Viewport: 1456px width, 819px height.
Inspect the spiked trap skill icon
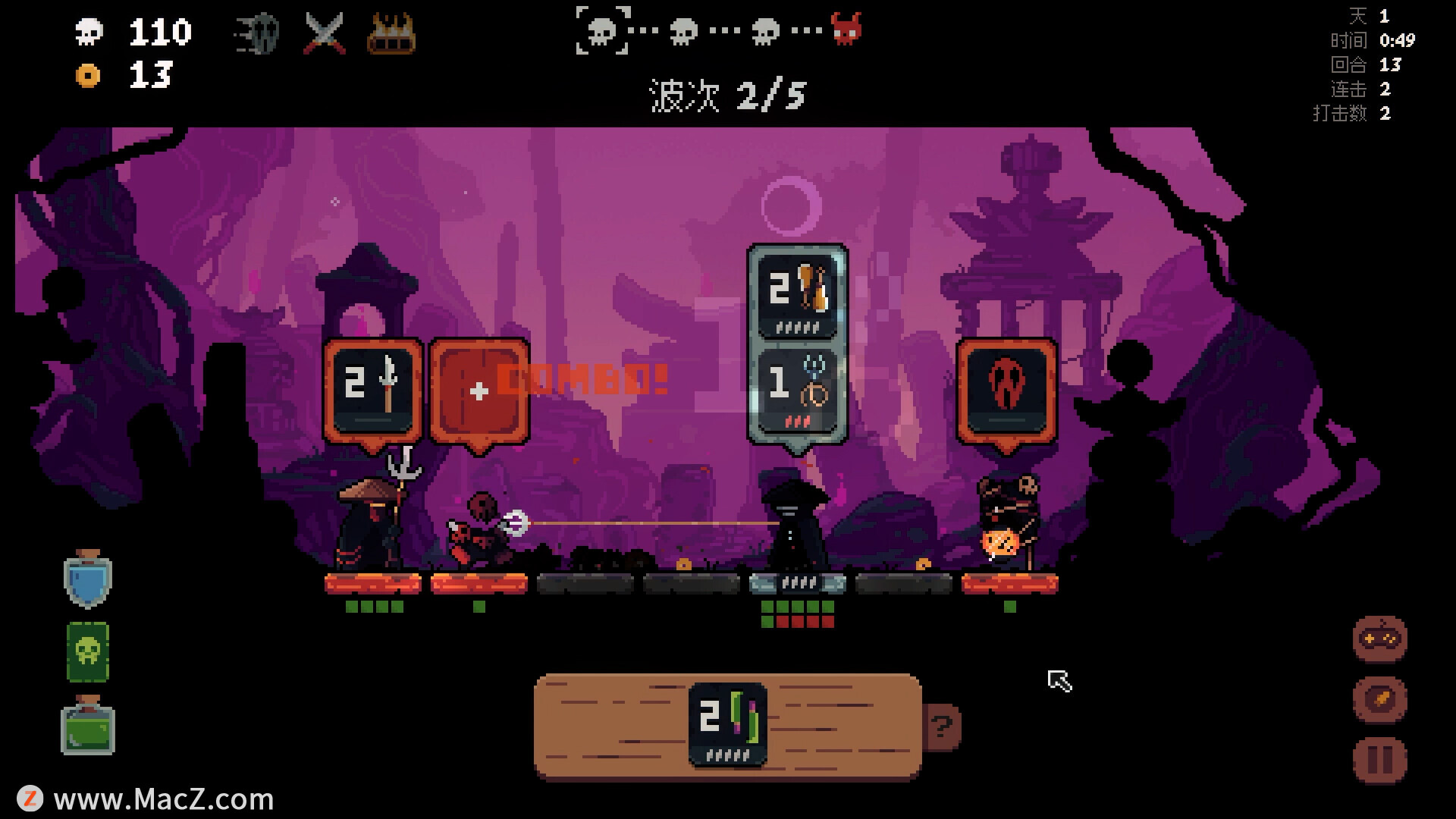(x=391, y=33)
